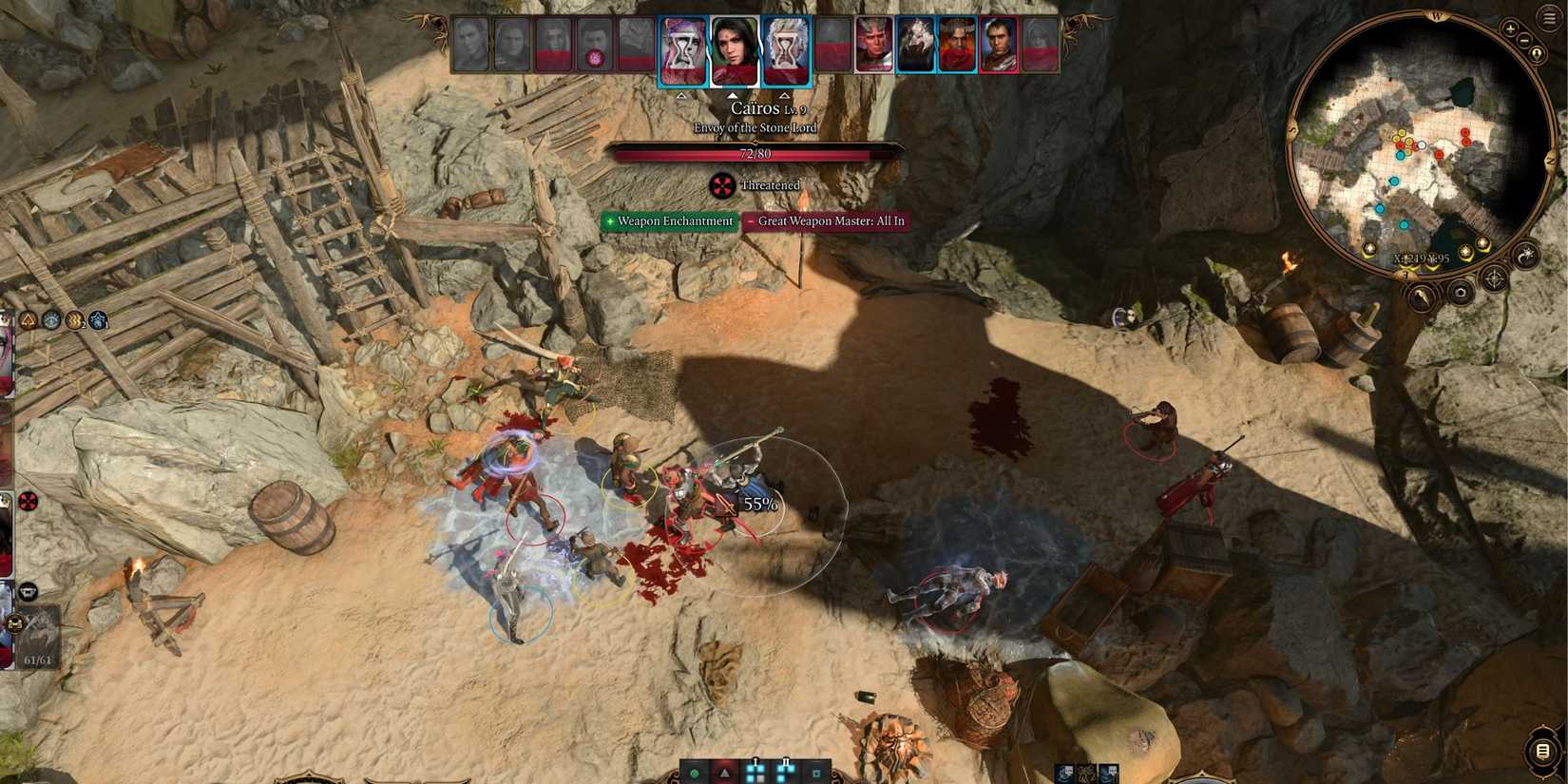Toggle the hourglass marker on the leftmost highlighted portrait
1568x784 pixels.
(682, 49)
